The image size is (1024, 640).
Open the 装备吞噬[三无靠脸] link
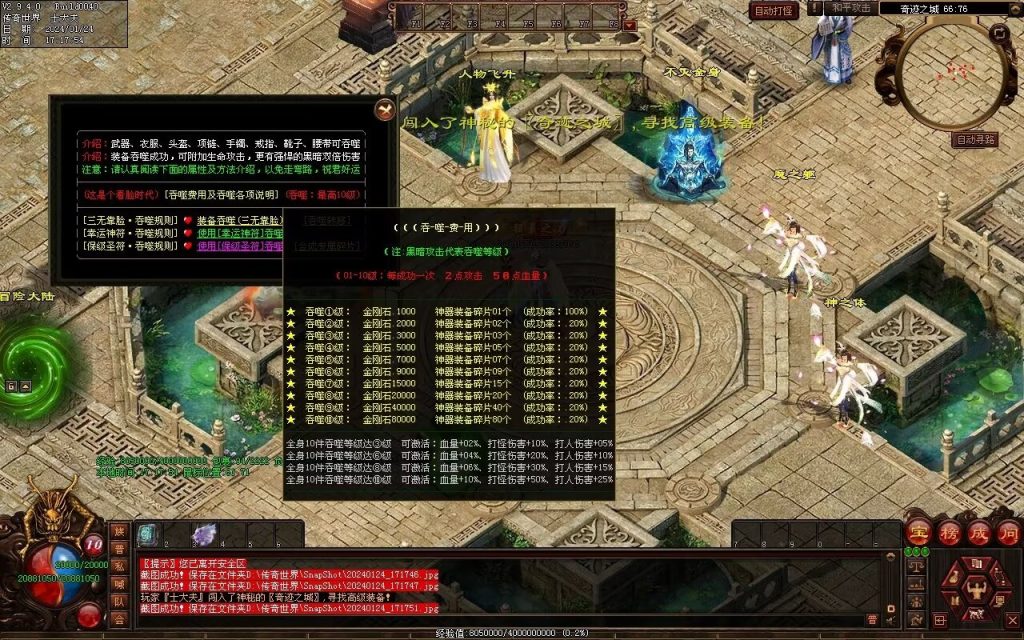pyautogui.click(x=244, y=220)
